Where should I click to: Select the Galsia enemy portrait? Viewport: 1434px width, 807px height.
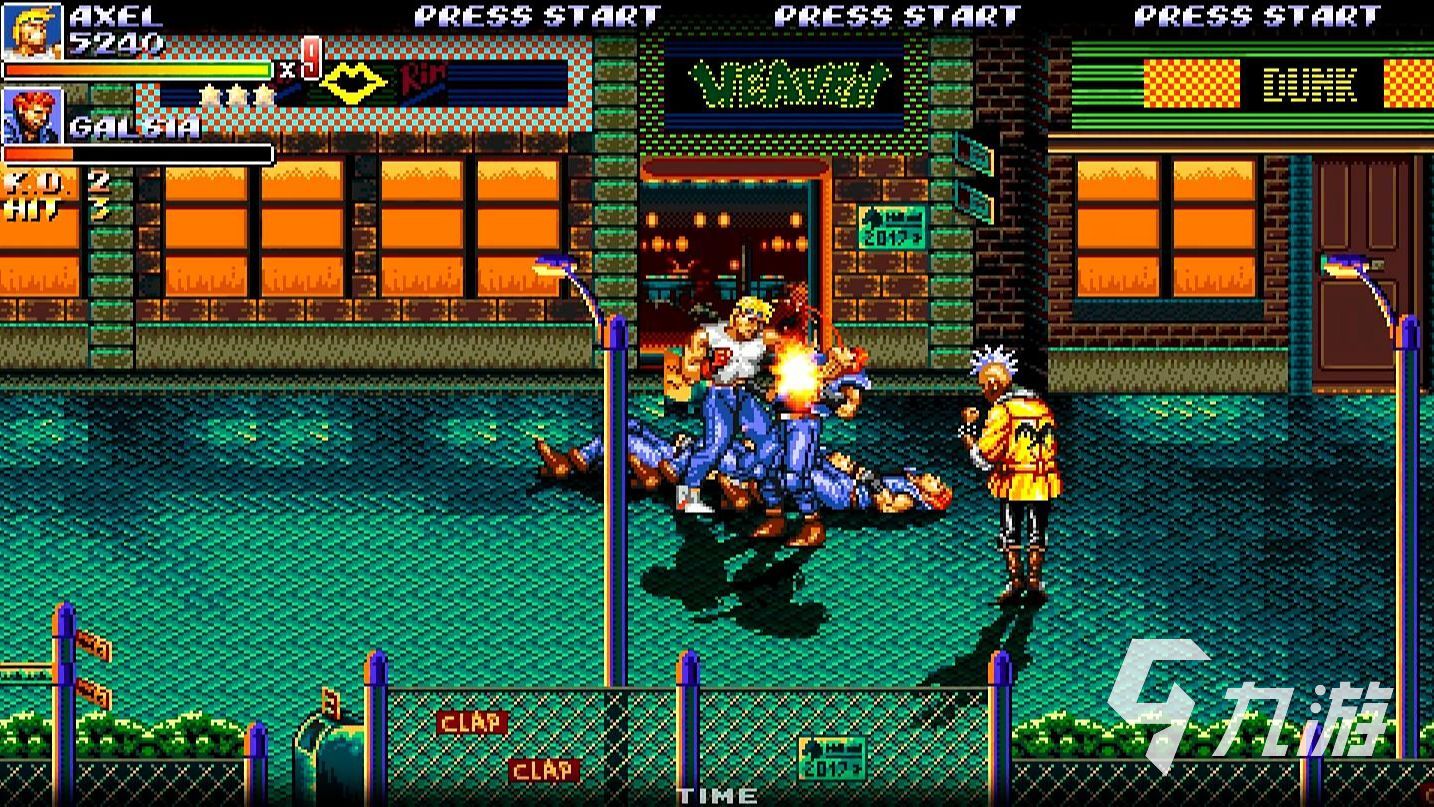(32, 116)
